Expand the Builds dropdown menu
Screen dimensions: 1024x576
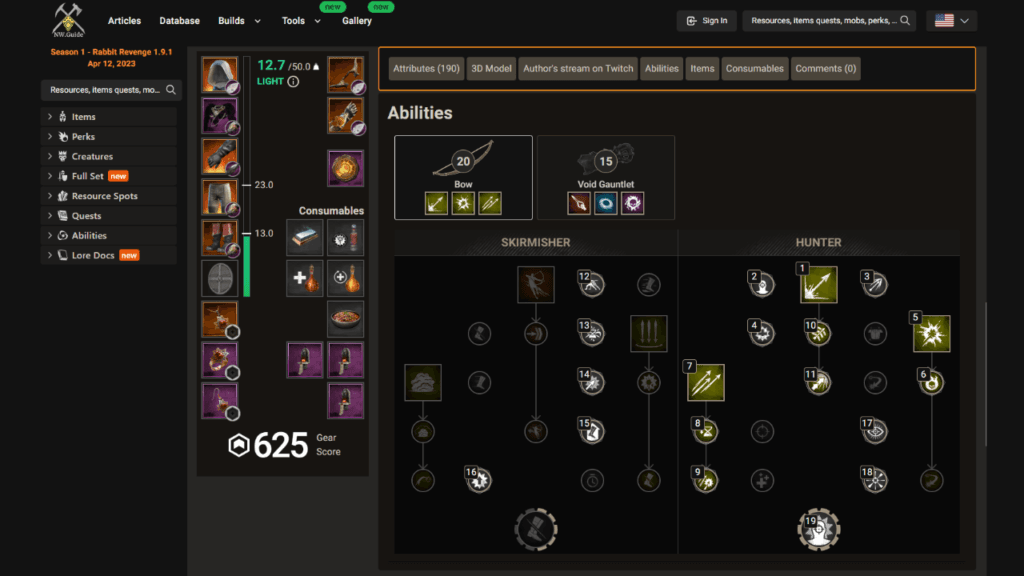pos(240,20)
